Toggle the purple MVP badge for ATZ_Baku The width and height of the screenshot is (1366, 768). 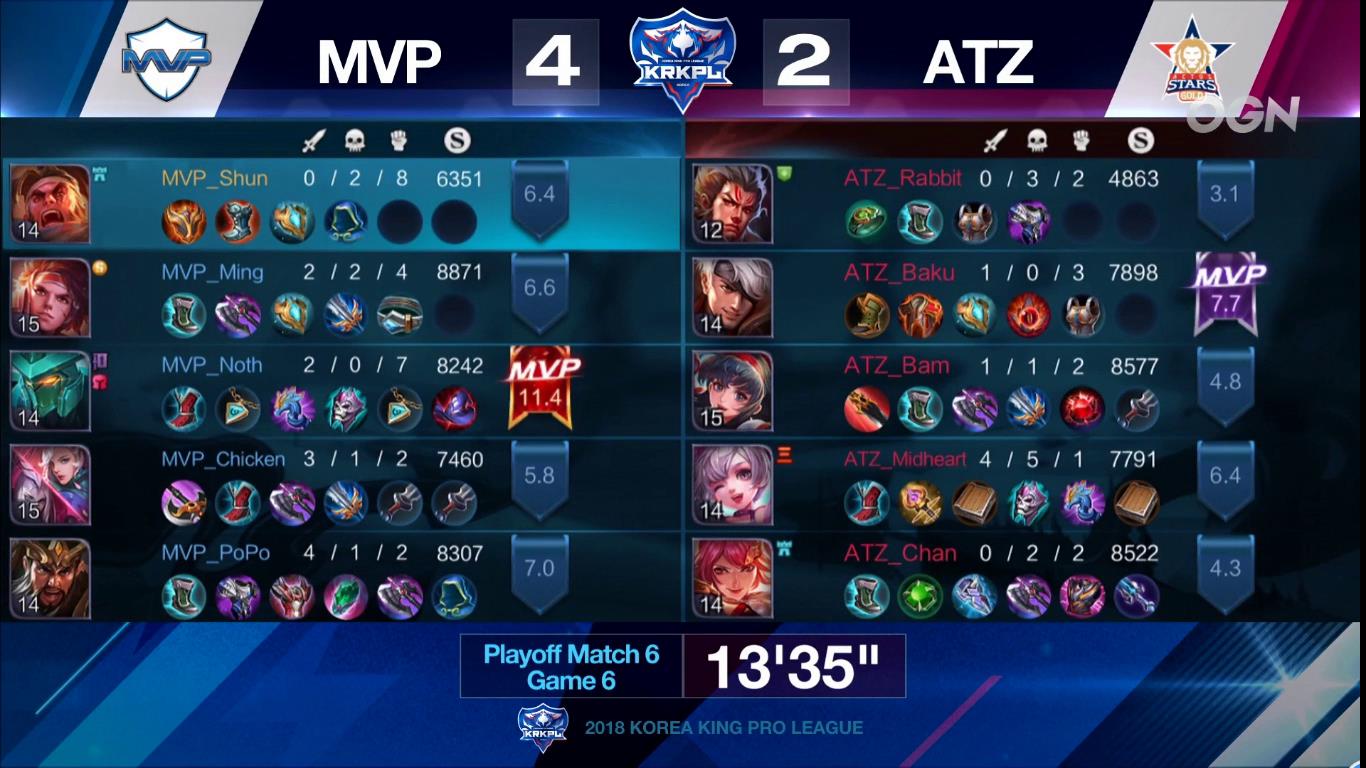click(1228, 285)
